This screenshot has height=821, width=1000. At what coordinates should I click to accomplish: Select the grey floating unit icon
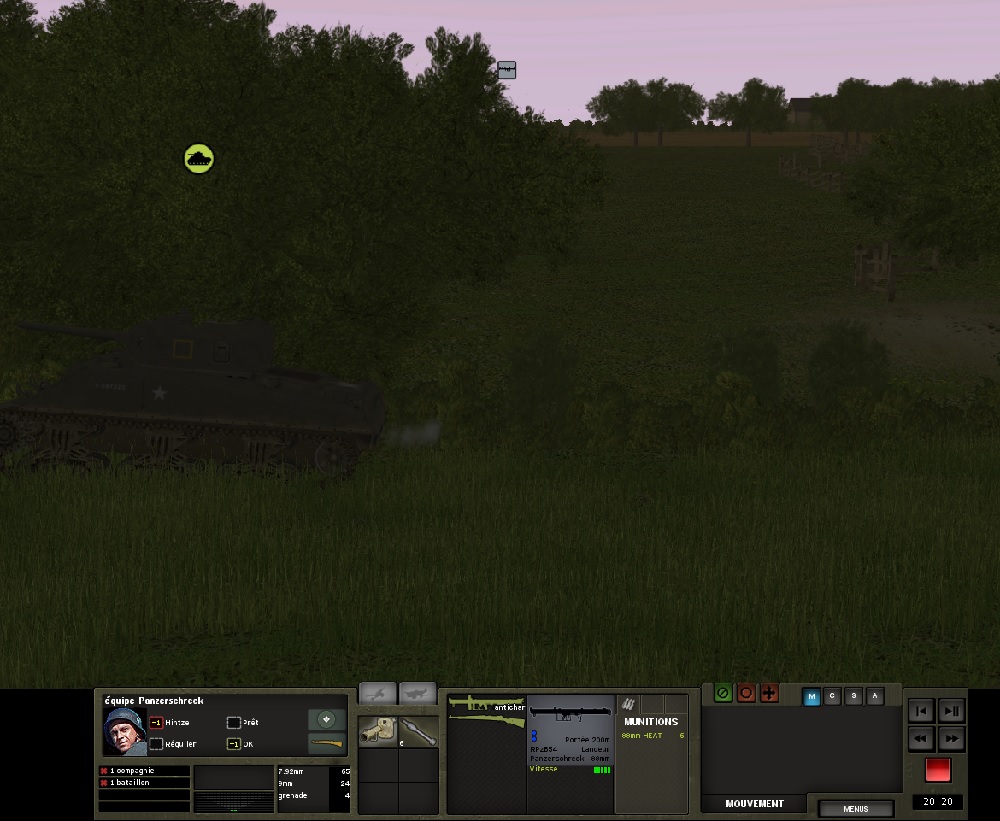pos(507,70)
